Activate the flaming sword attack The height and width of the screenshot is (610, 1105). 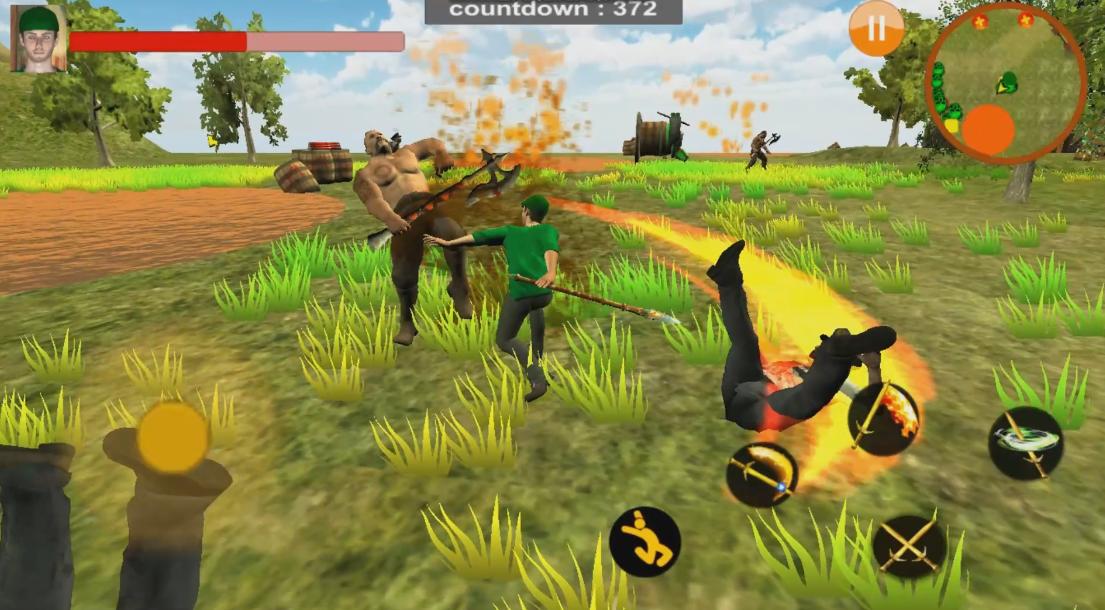(x=883, y=419)
